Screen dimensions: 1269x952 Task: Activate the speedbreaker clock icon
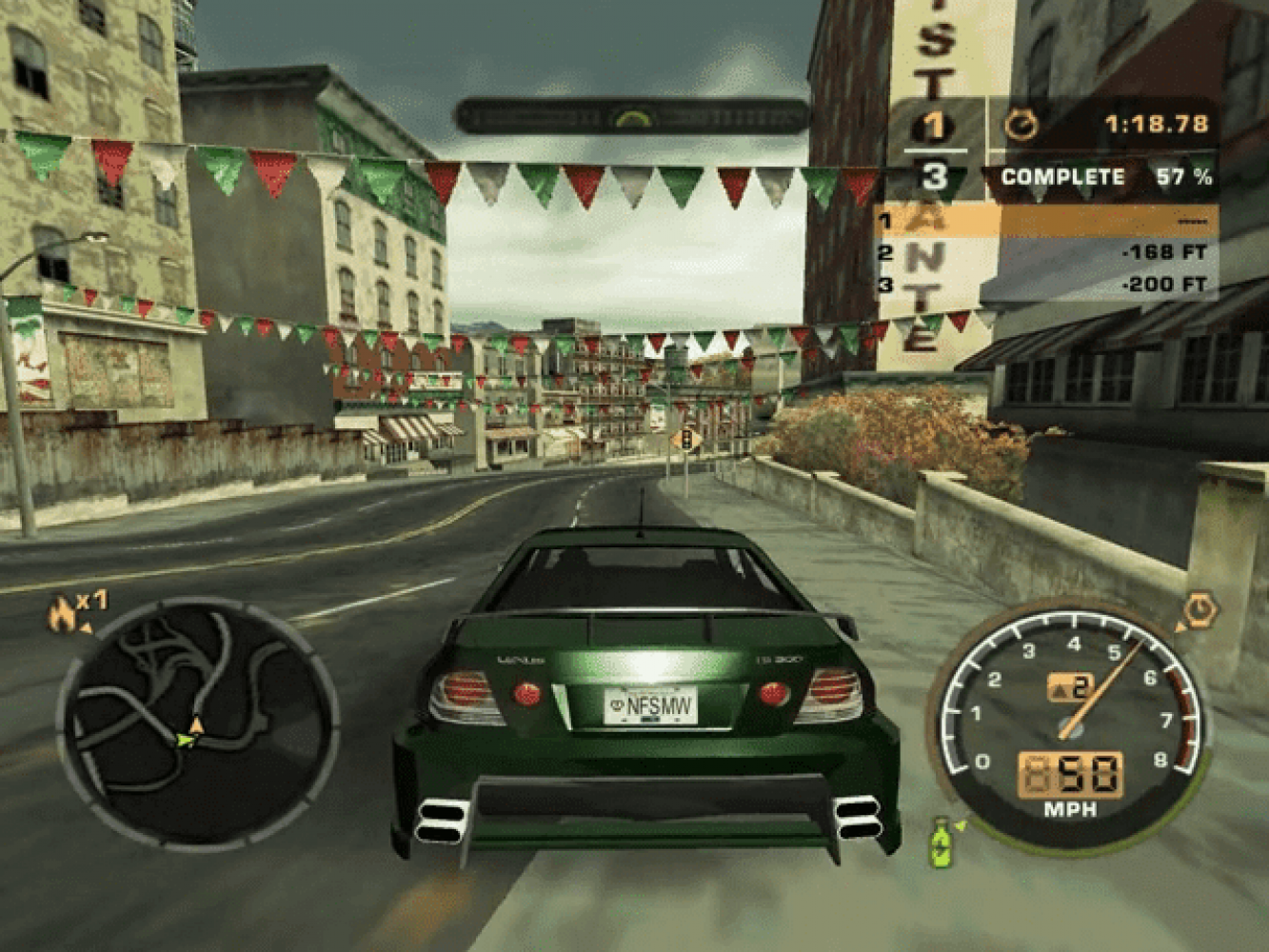coord(1200,608)
